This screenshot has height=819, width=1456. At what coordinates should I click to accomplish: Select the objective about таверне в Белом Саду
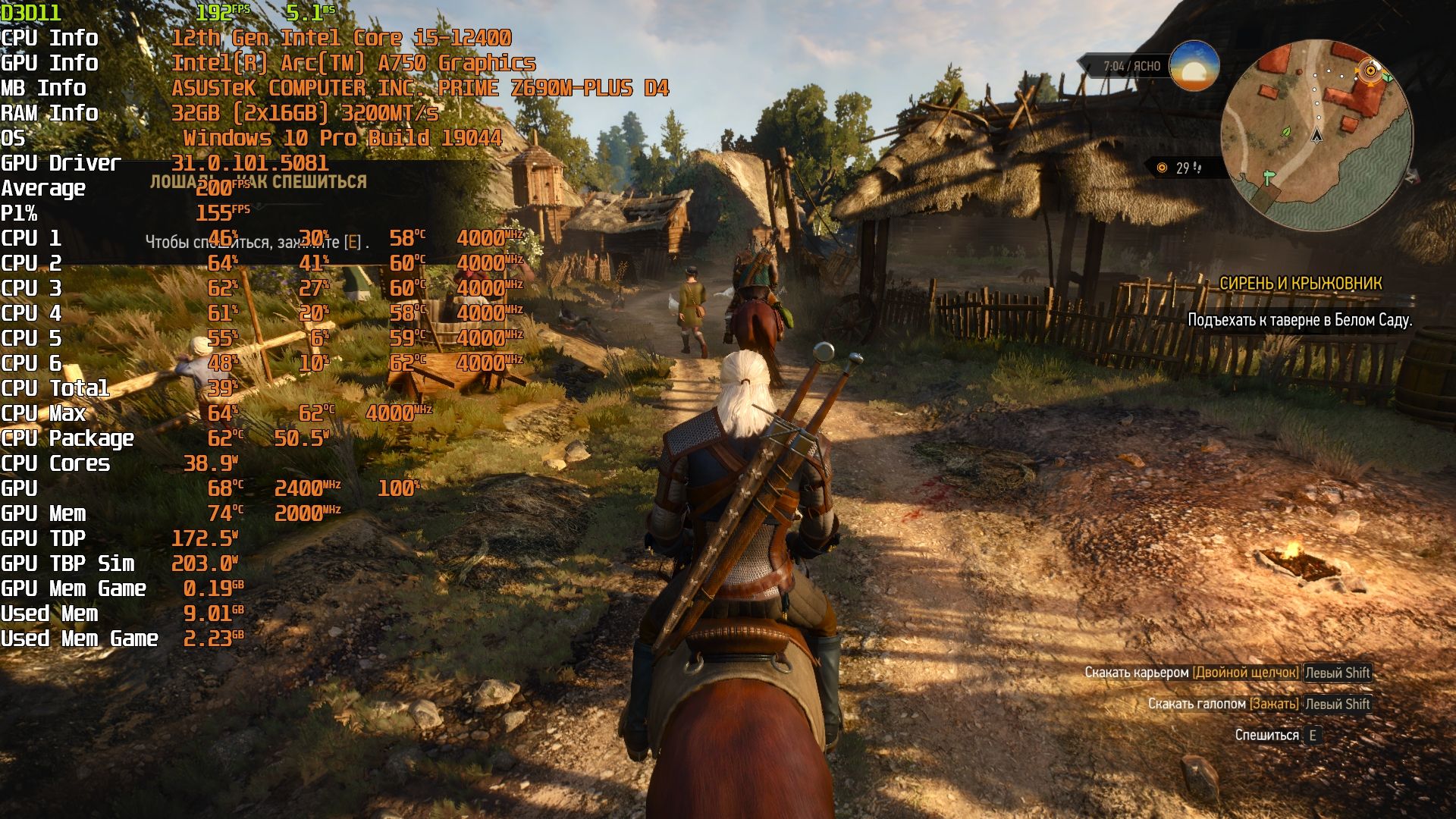pyautogui.click(x=1299, y=320)
